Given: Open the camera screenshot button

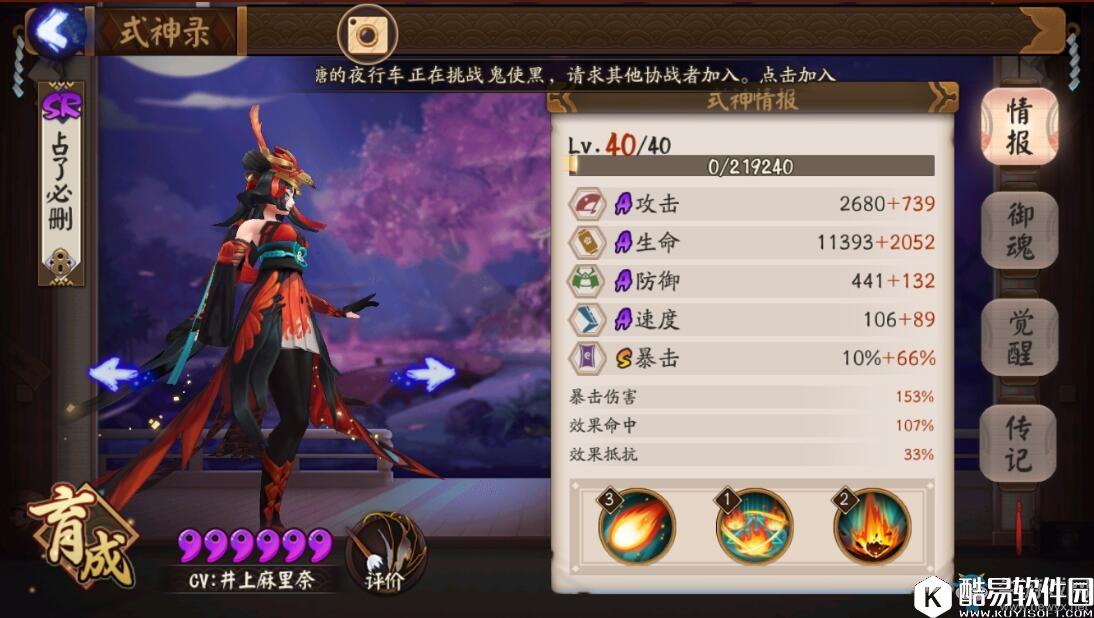Looking at the screenshot, I should click(x=367, y=34).
